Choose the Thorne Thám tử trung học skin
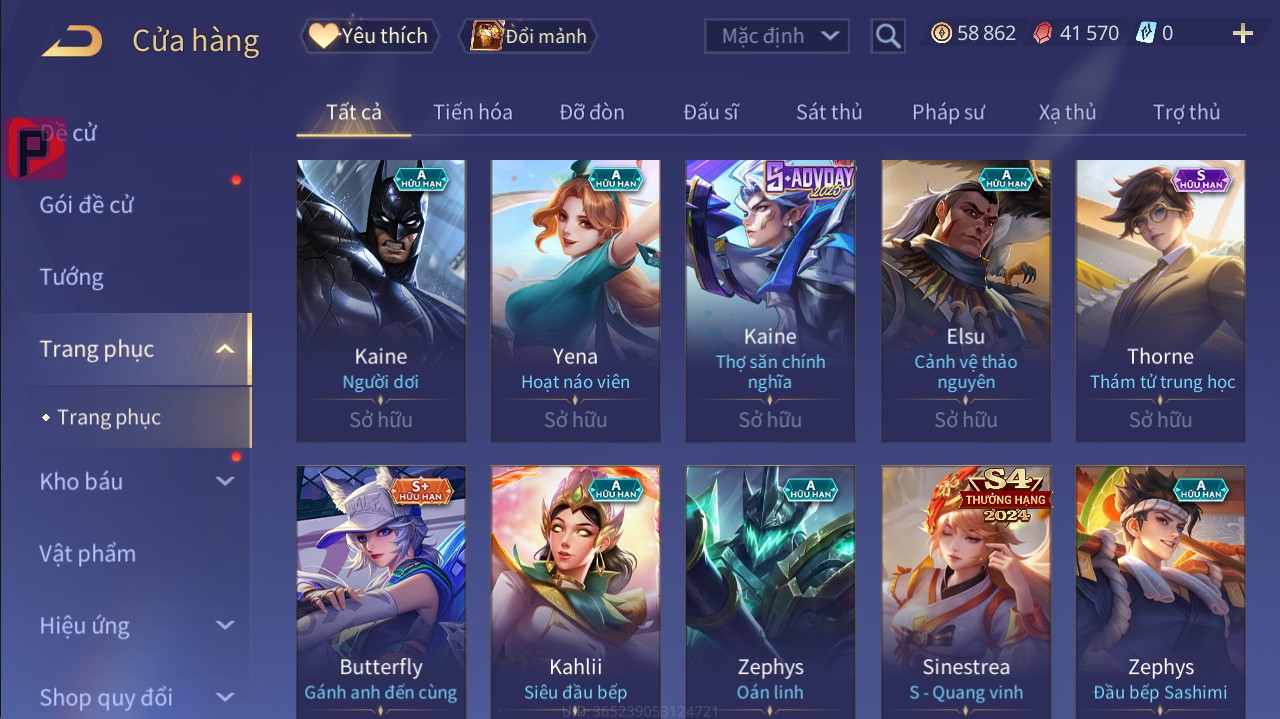This screenshot has width=1280, height=719. pos(1160,300)
